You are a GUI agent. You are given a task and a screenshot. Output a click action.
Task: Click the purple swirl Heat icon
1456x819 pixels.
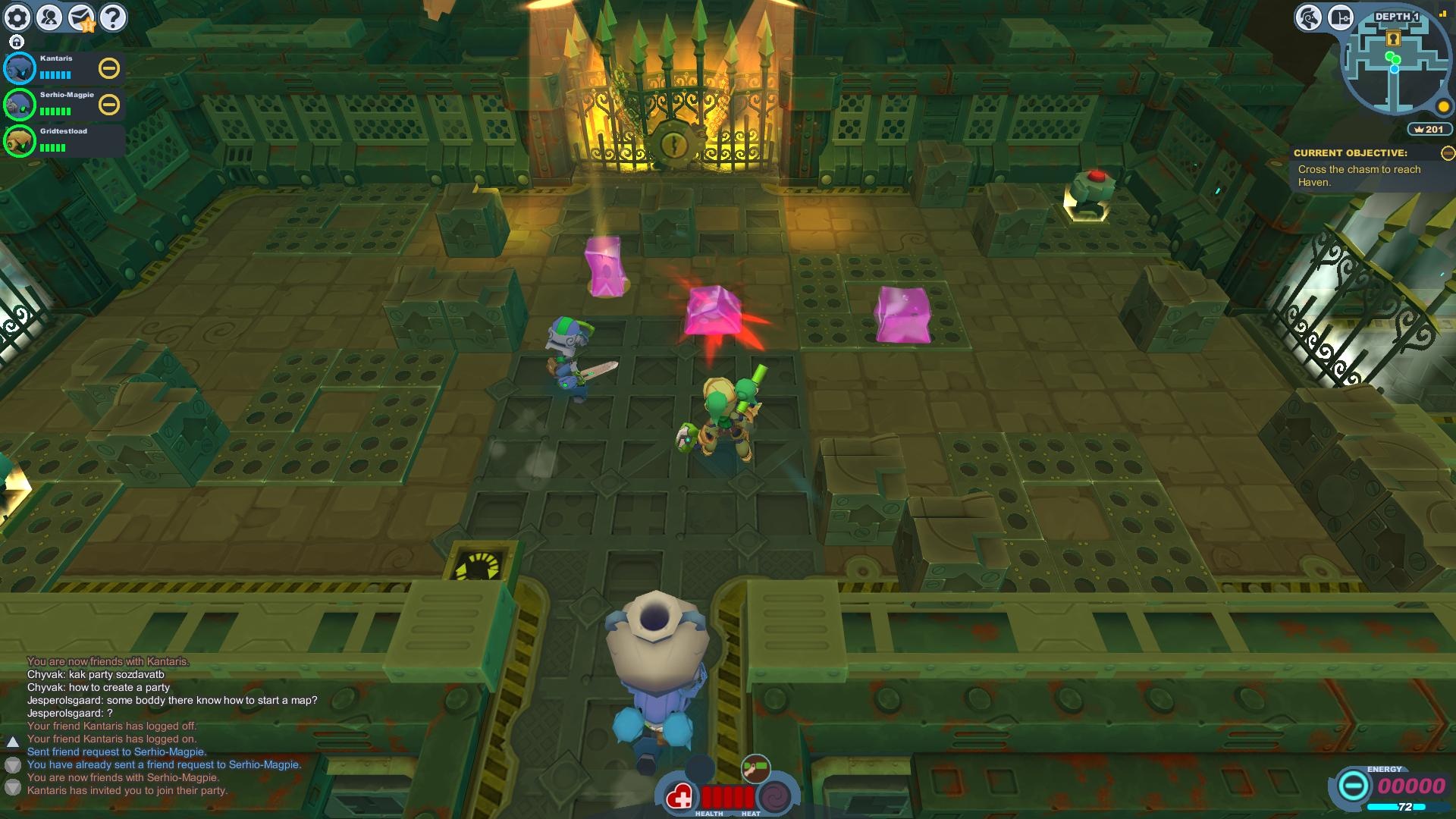click(x=774, y=797)
